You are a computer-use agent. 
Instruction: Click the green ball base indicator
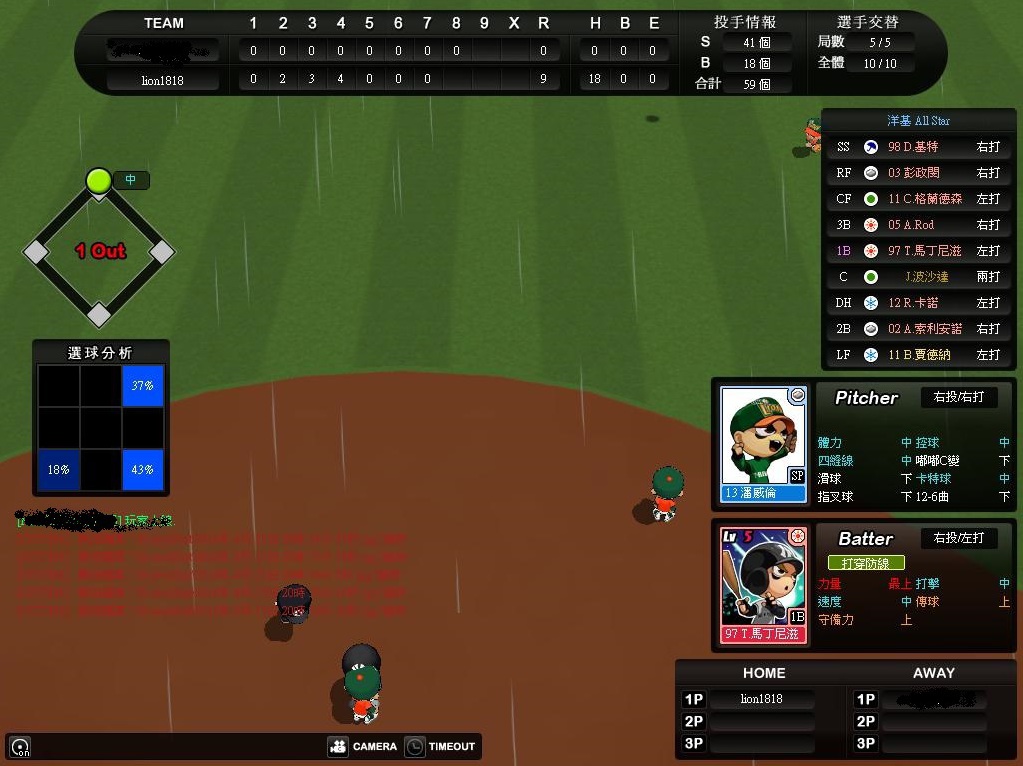point(98,180)
